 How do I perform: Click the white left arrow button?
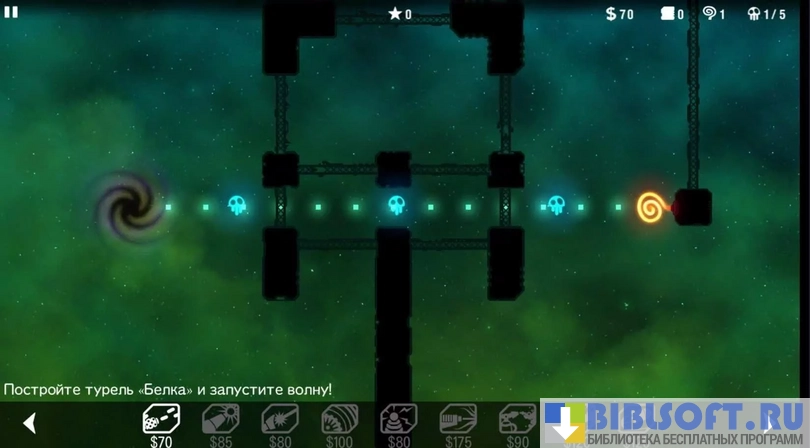pyautogui.click(x=29, y=423)
